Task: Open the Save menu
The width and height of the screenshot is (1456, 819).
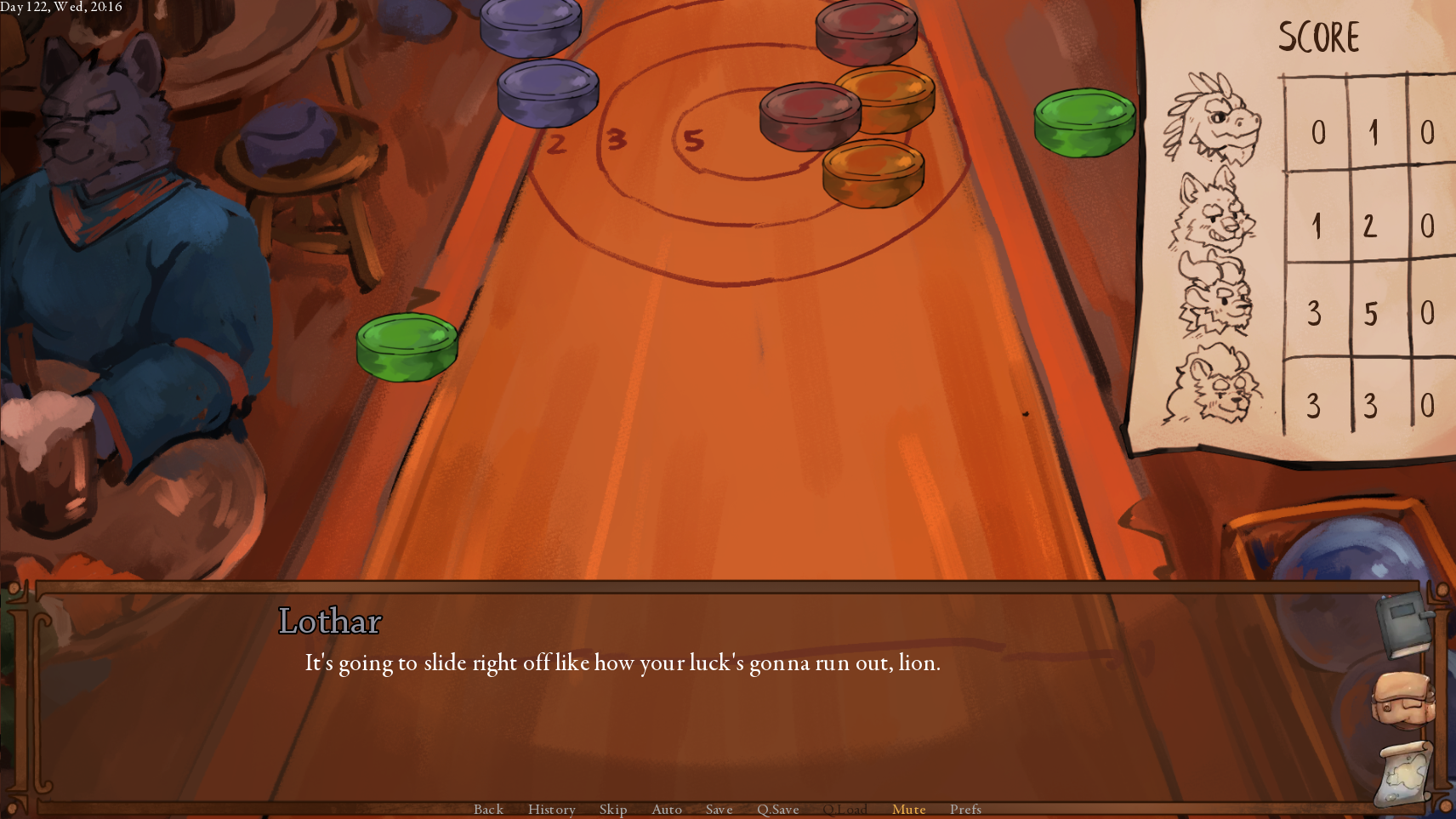Action: pyautogui.click(x=719, y=809)
